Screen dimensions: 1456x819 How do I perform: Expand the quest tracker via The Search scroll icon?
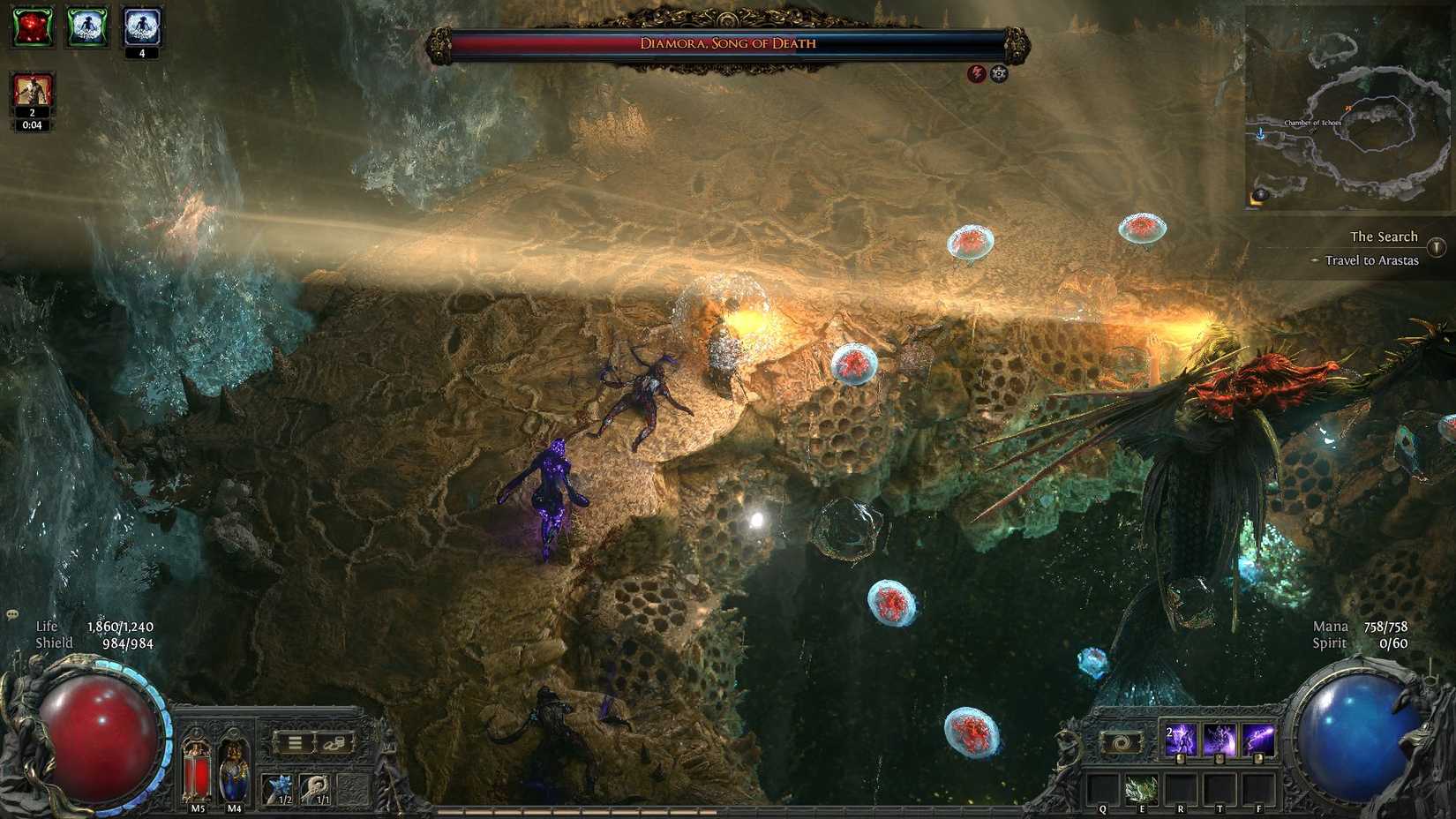(x=1435, y=246)
